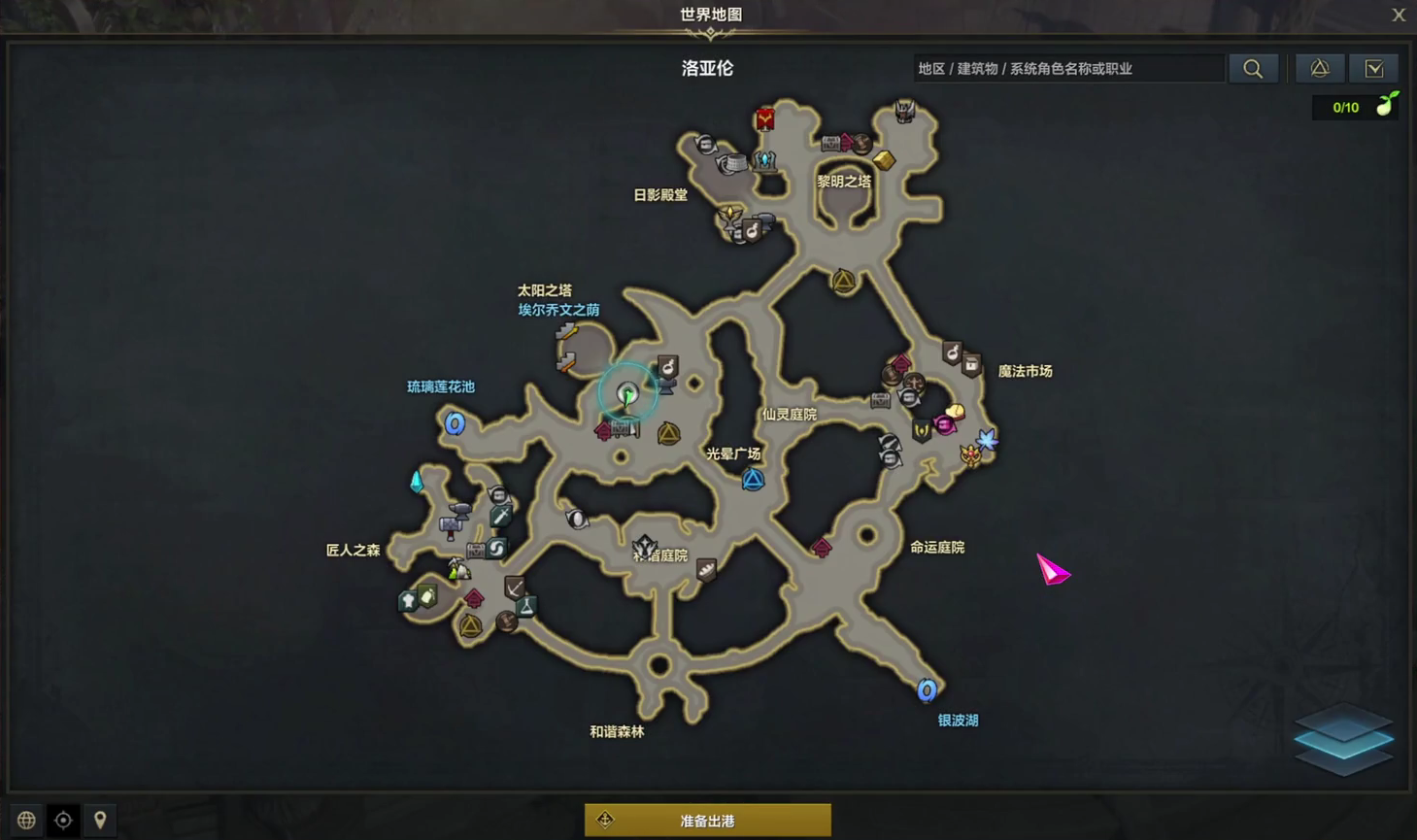Click the red vendor icon at map top
The height and width of the screenshot is (840, 1417).
(x=766, y=118)
